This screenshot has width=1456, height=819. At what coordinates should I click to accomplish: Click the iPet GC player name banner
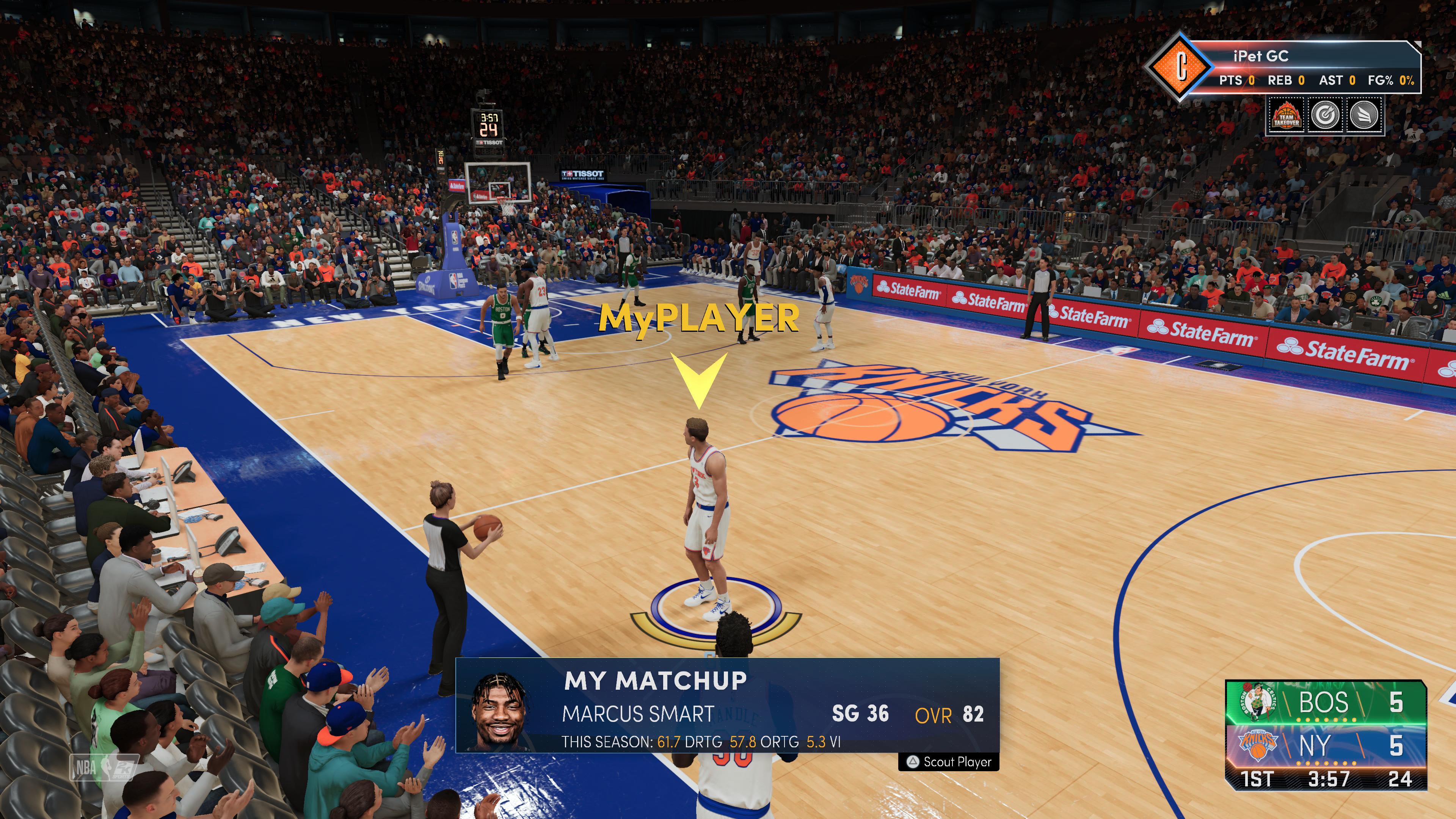(1260, 56)
